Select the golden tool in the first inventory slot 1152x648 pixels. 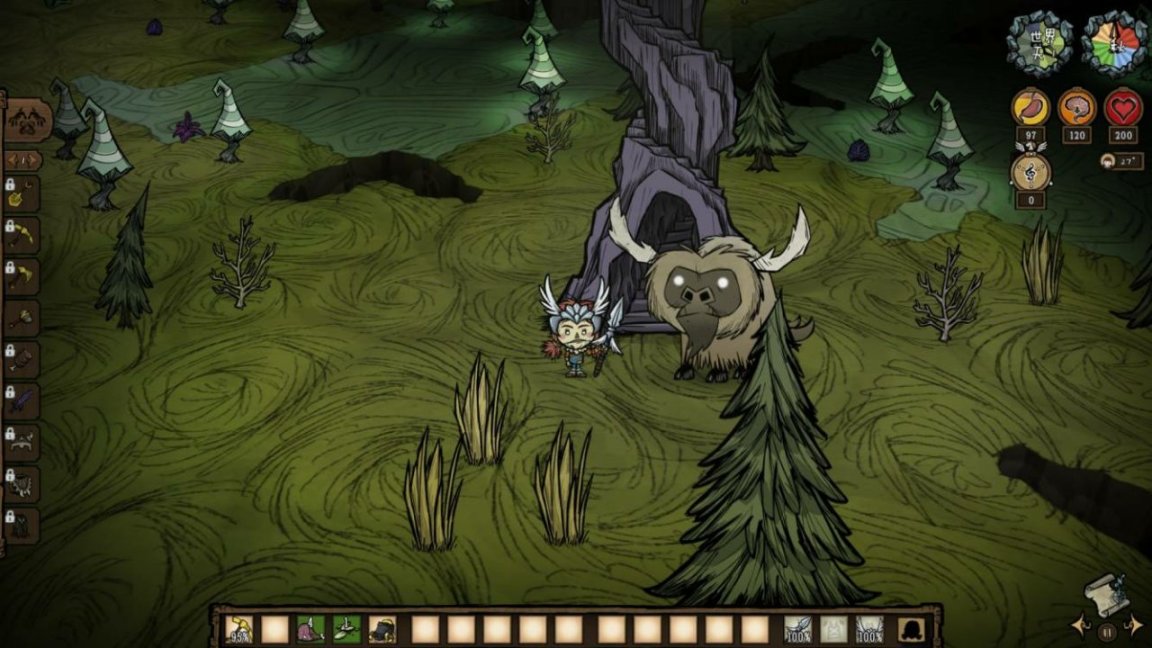pos(240,629)
